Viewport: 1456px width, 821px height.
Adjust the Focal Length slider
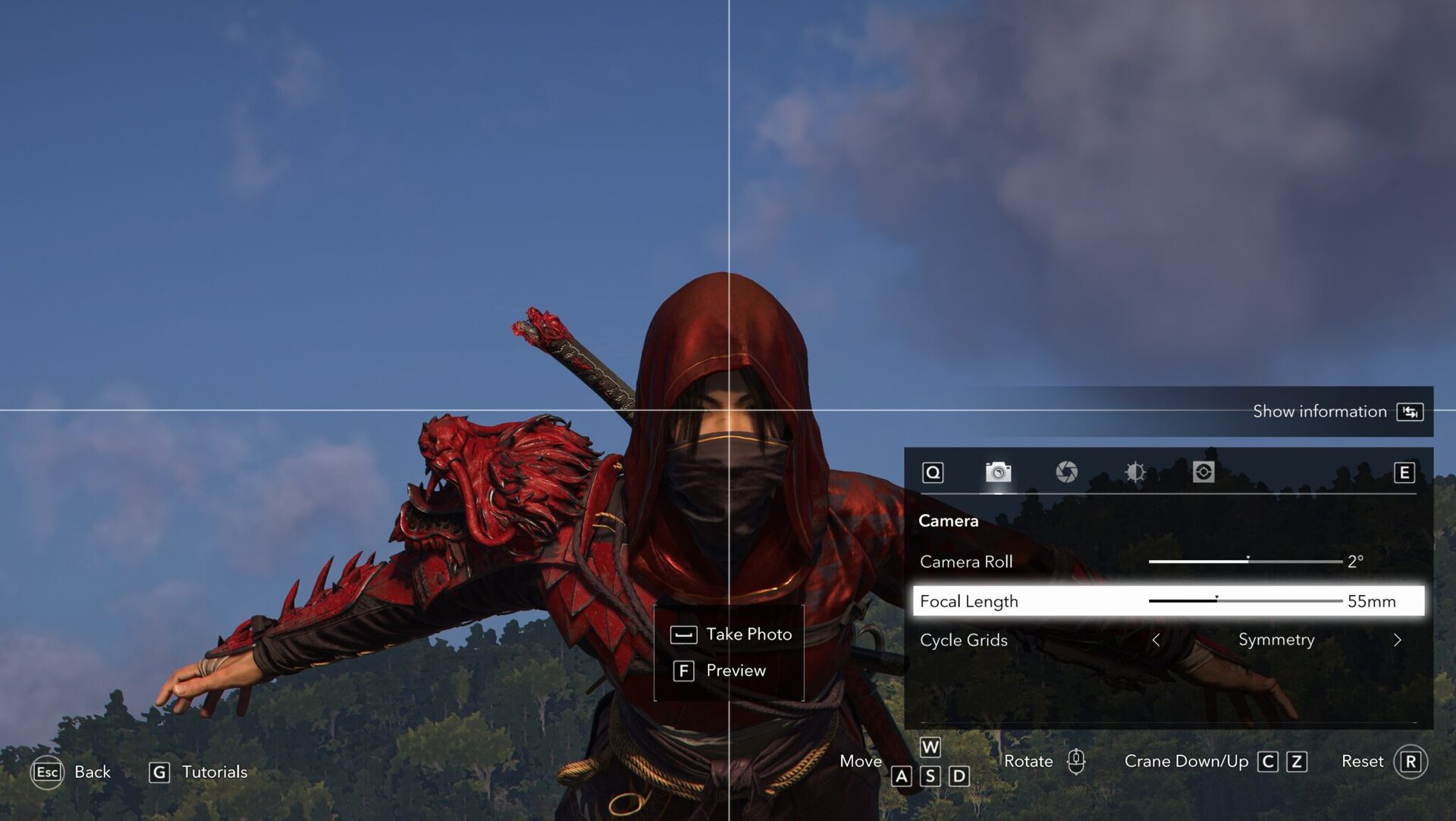point(1244,601)
